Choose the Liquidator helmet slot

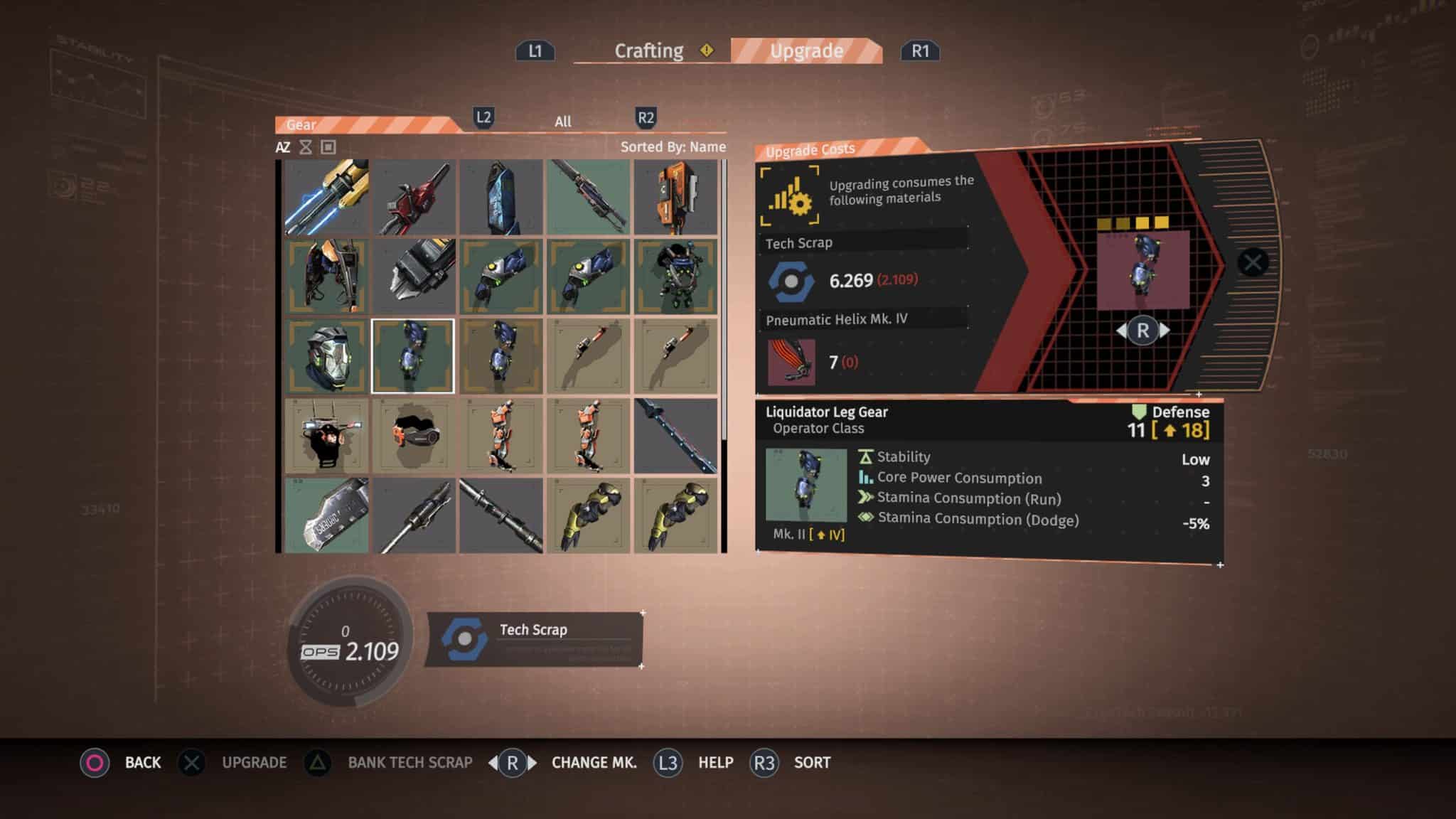327,356
